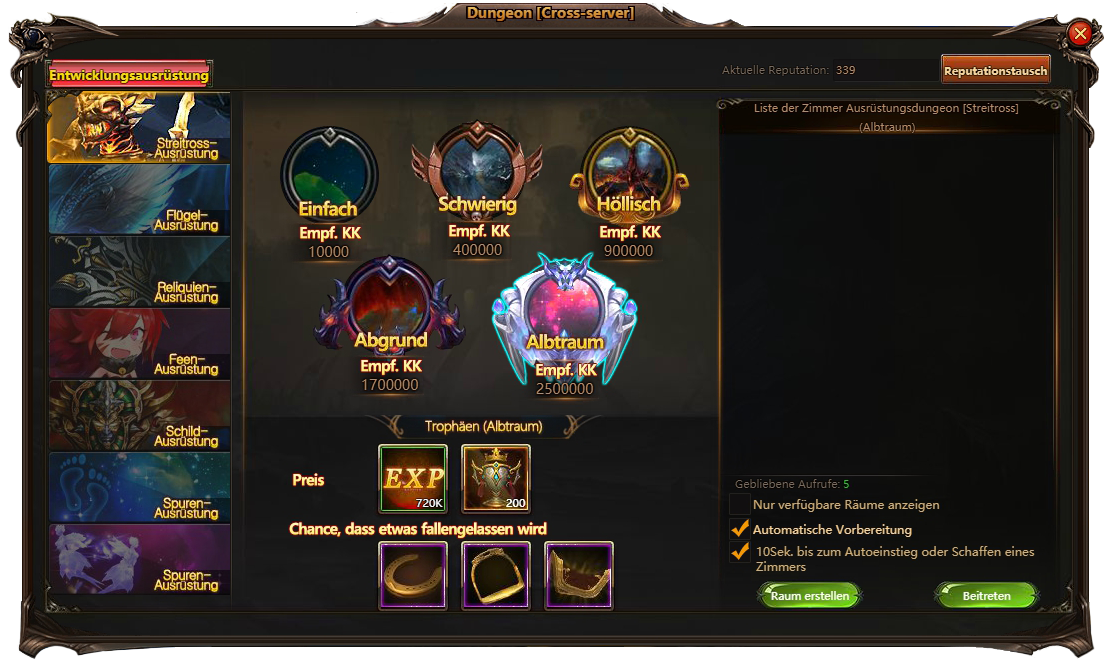Choose the Albtraum difficulty emblem
The width and height of the screenshot is (1105, 663).
(x=565, y=312)
